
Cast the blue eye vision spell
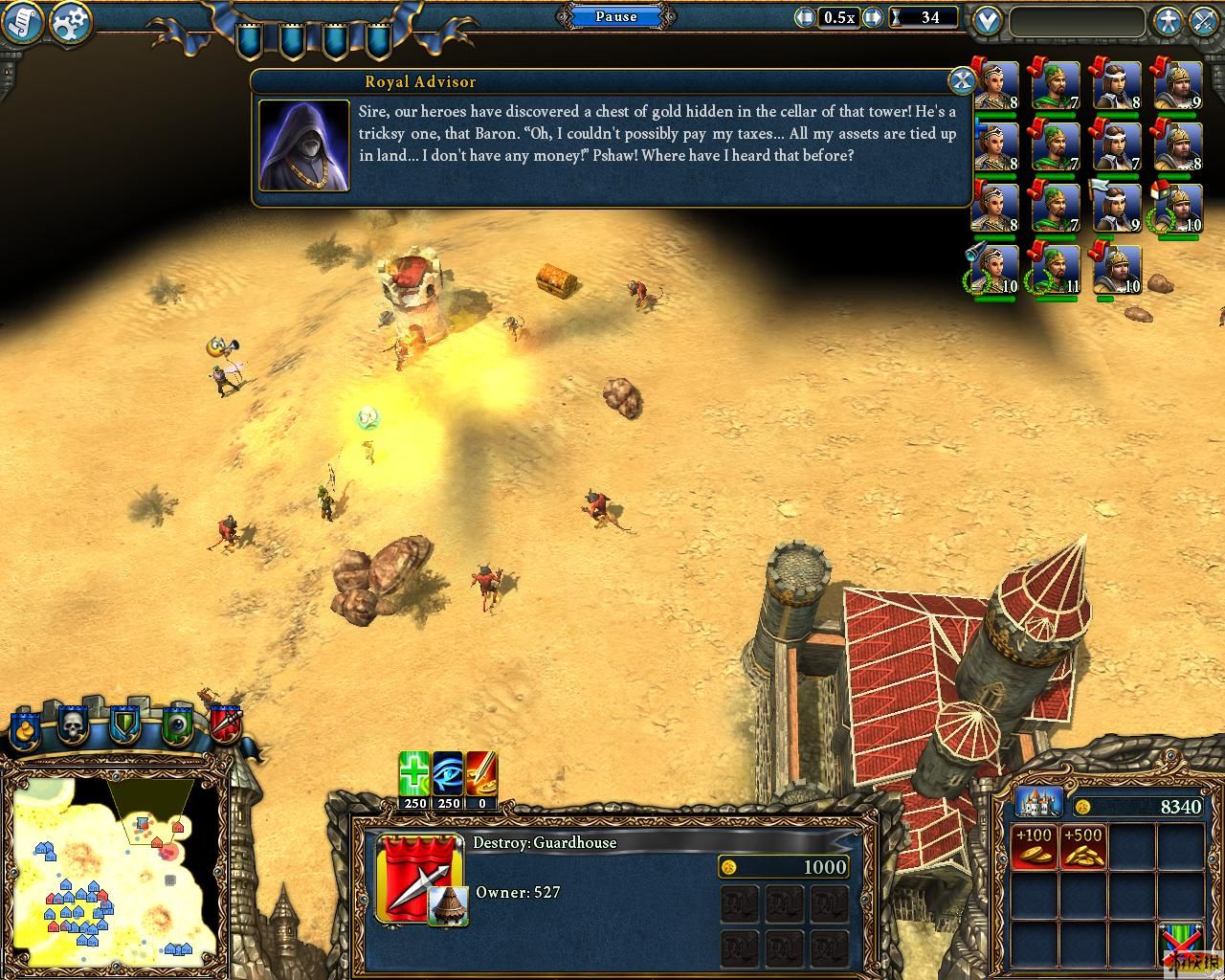tap(448, 775)
